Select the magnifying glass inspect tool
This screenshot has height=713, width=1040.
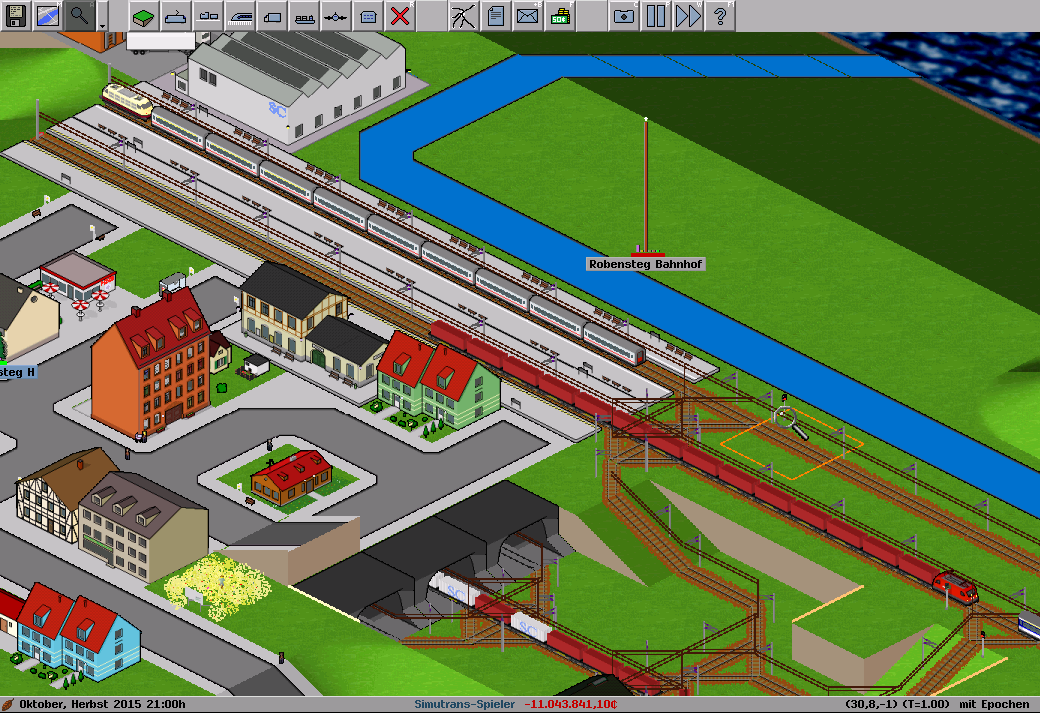(x=79, y=15)
